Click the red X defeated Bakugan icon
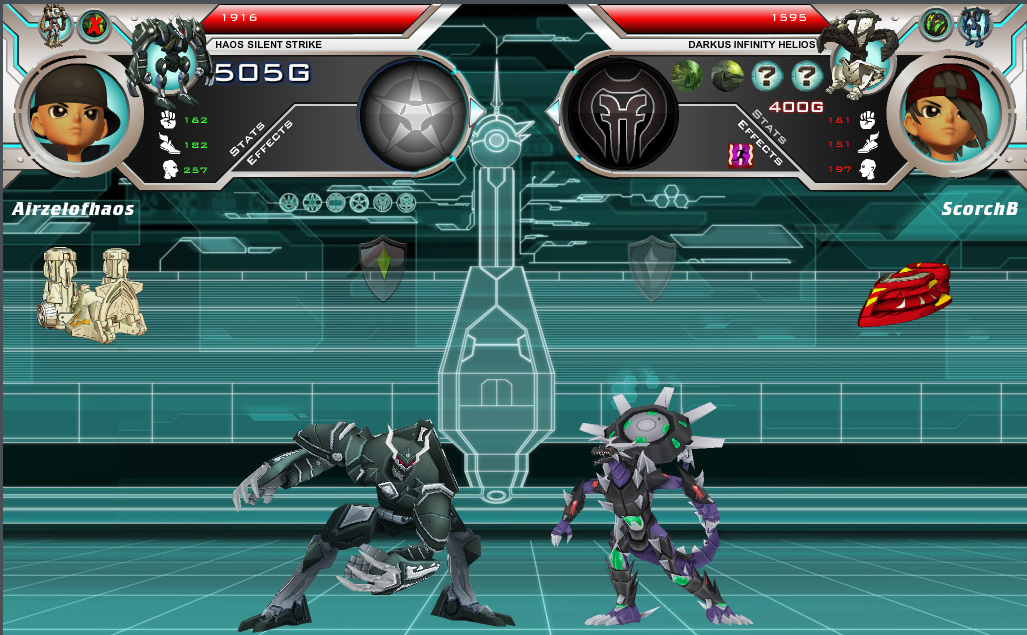 click(94, 24)
